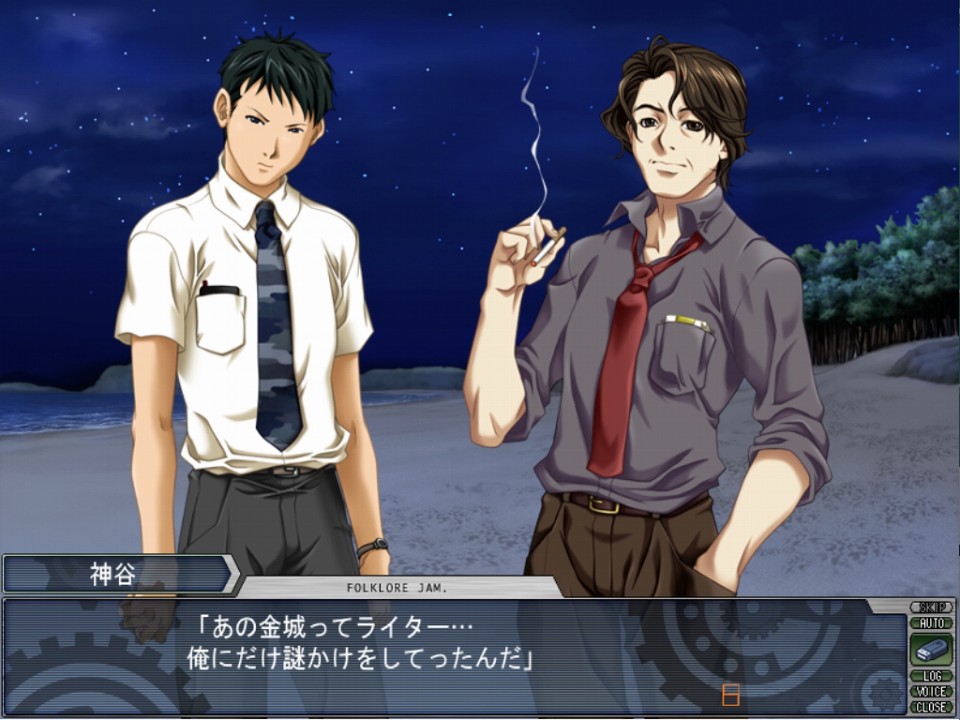Screen dimensions: 960x720
Task: Click the USB memory stick icon
Action: coord(930,649)
